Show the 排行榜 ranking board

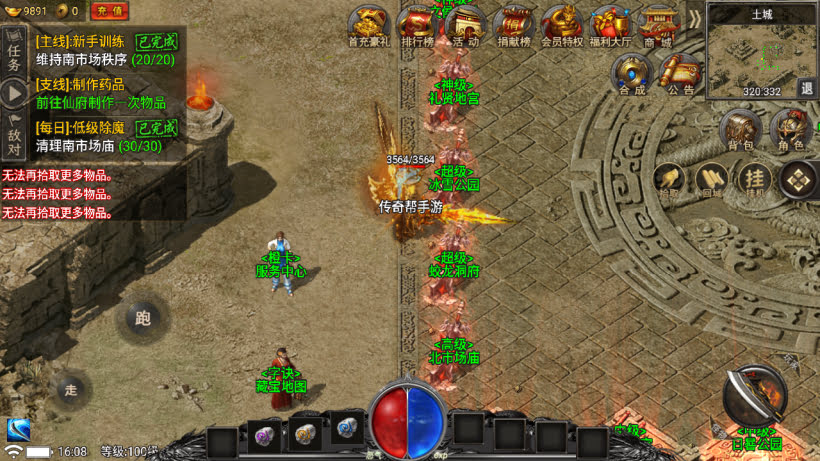click(416, 26)
